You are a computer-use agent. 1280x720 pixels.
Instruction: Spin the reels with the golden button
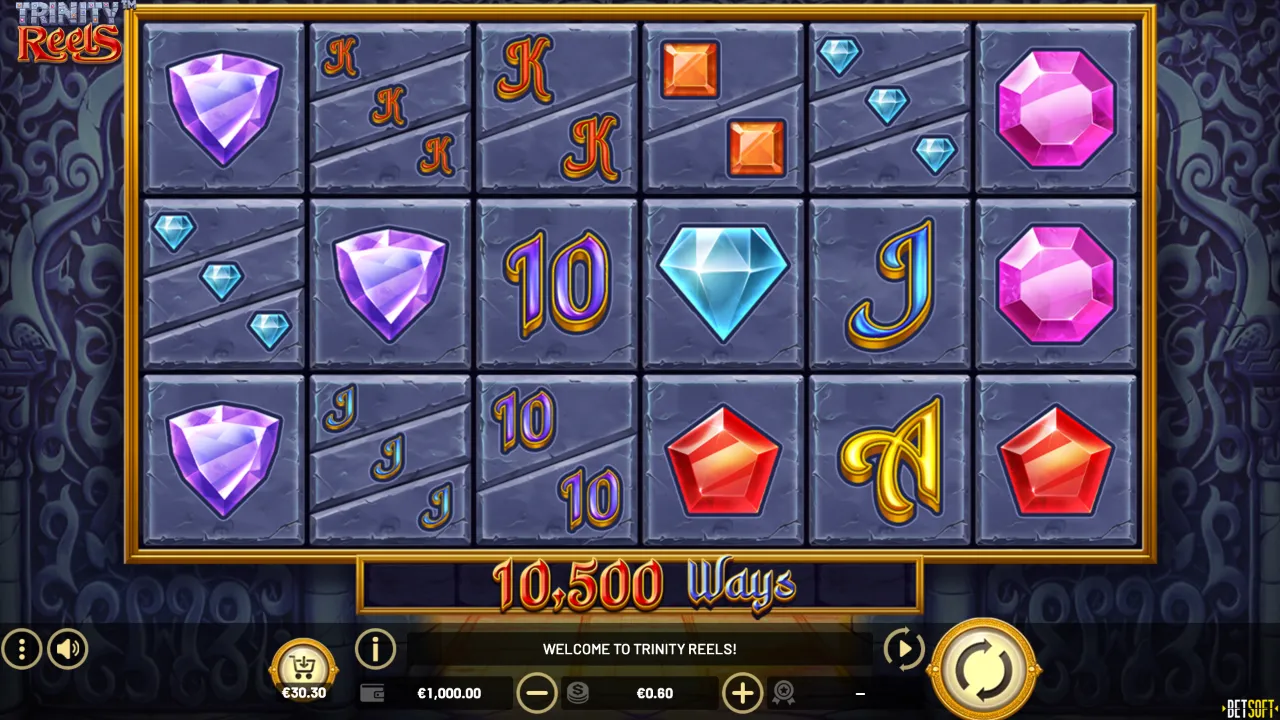tap(983, 670)
